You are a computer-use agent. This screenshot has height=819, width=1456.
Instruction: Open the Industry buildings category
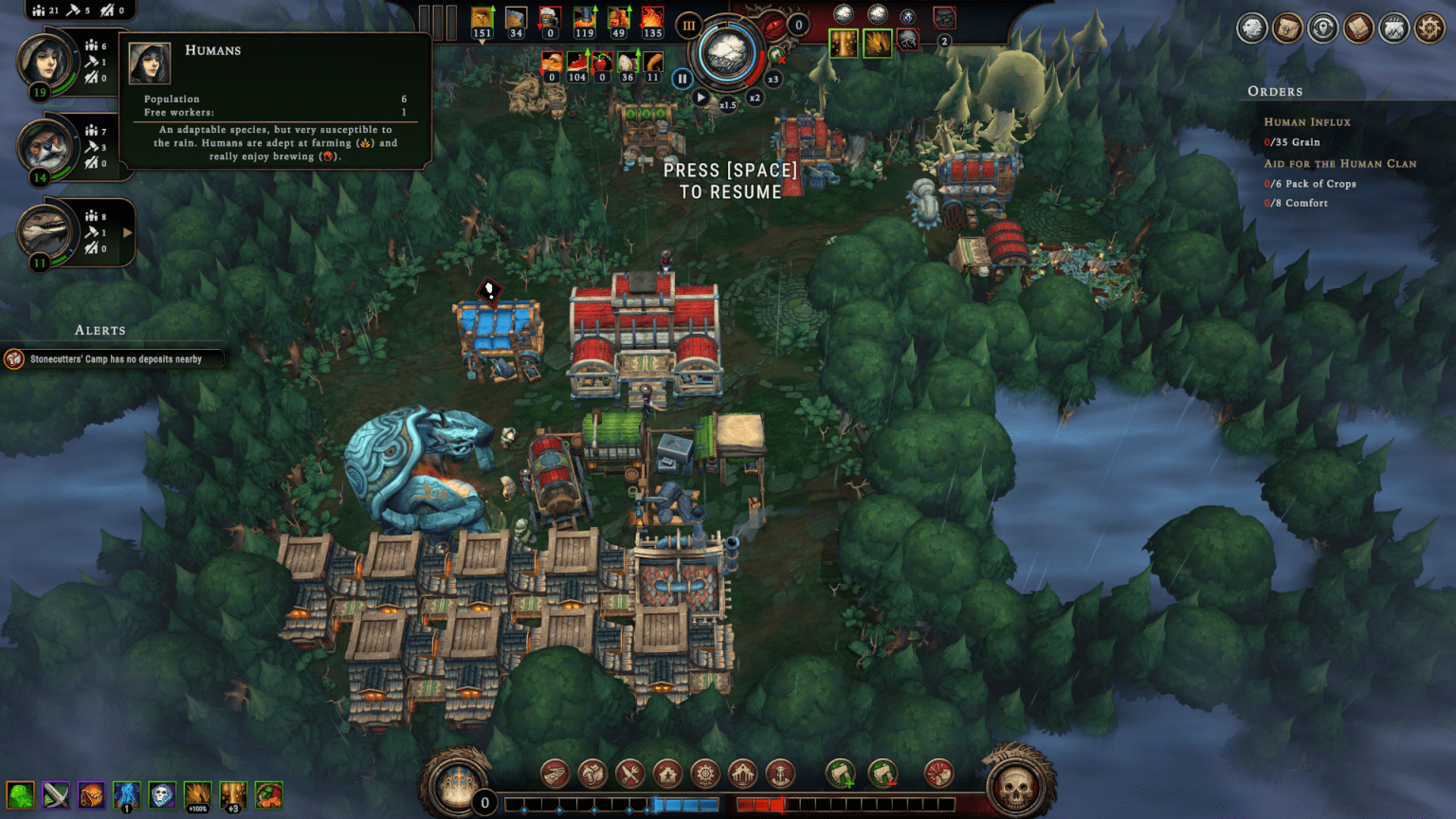pyautogui.click(x=703, y=773)
